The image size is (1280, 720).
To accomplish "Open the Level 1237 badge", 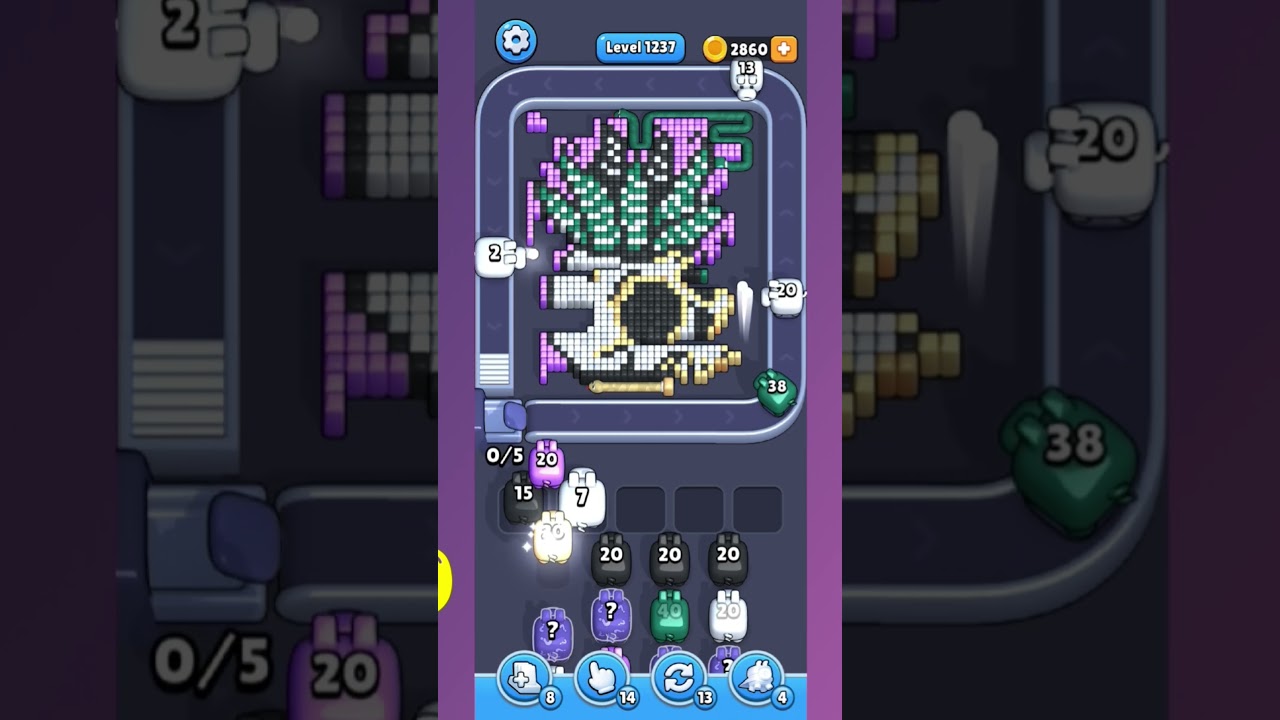I will click(x=640, y=47).
